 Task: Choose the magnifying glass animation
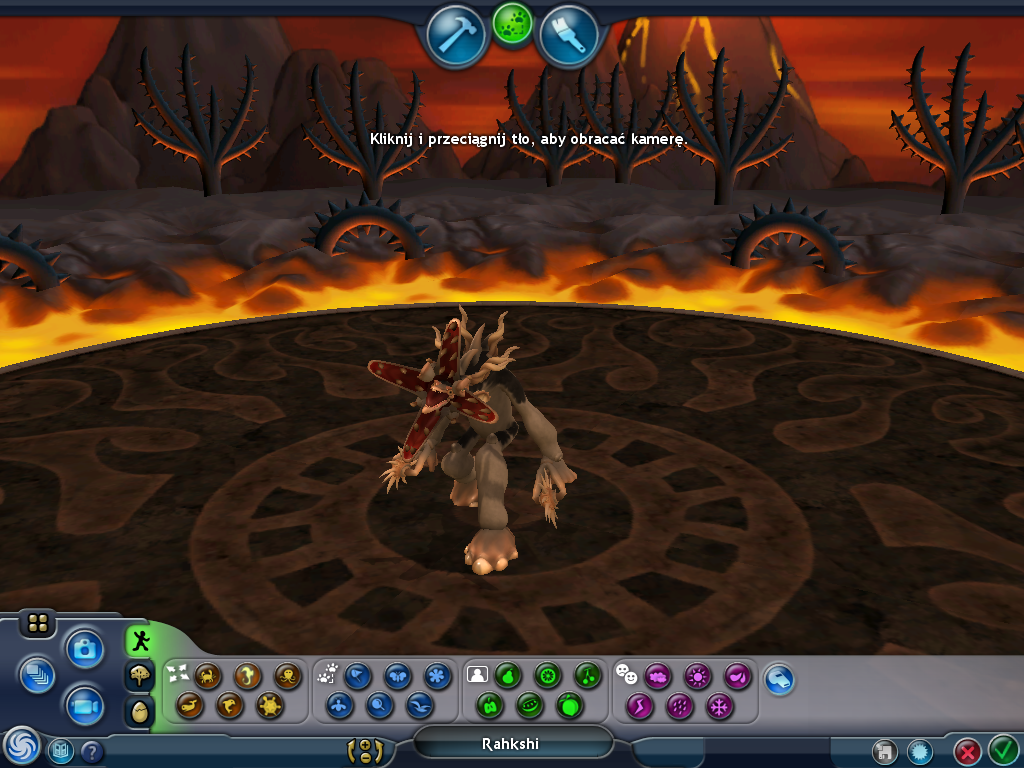coord(380,706)
